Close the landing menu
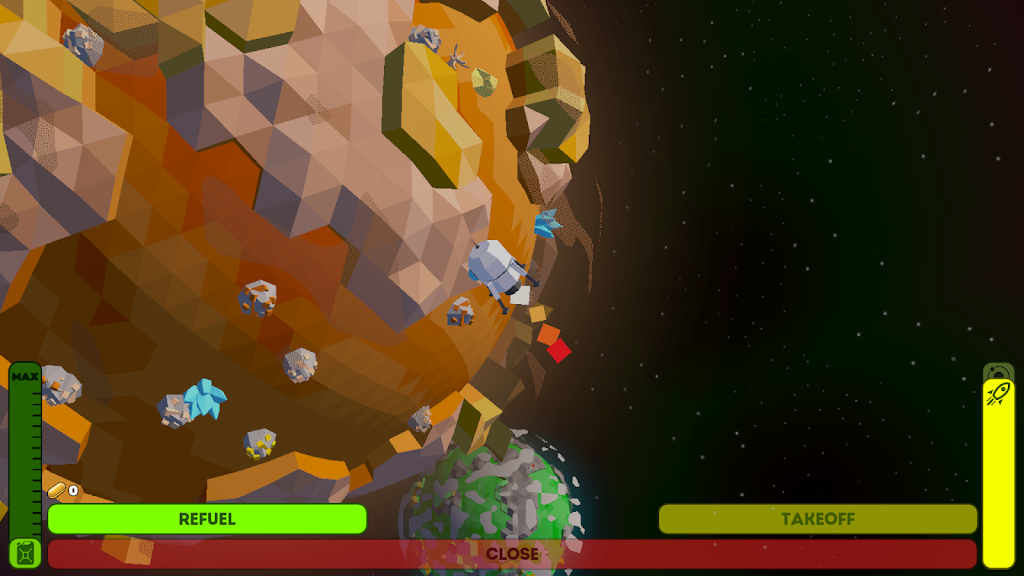The height and width of the screenshot is (576, 1024). 512,554
